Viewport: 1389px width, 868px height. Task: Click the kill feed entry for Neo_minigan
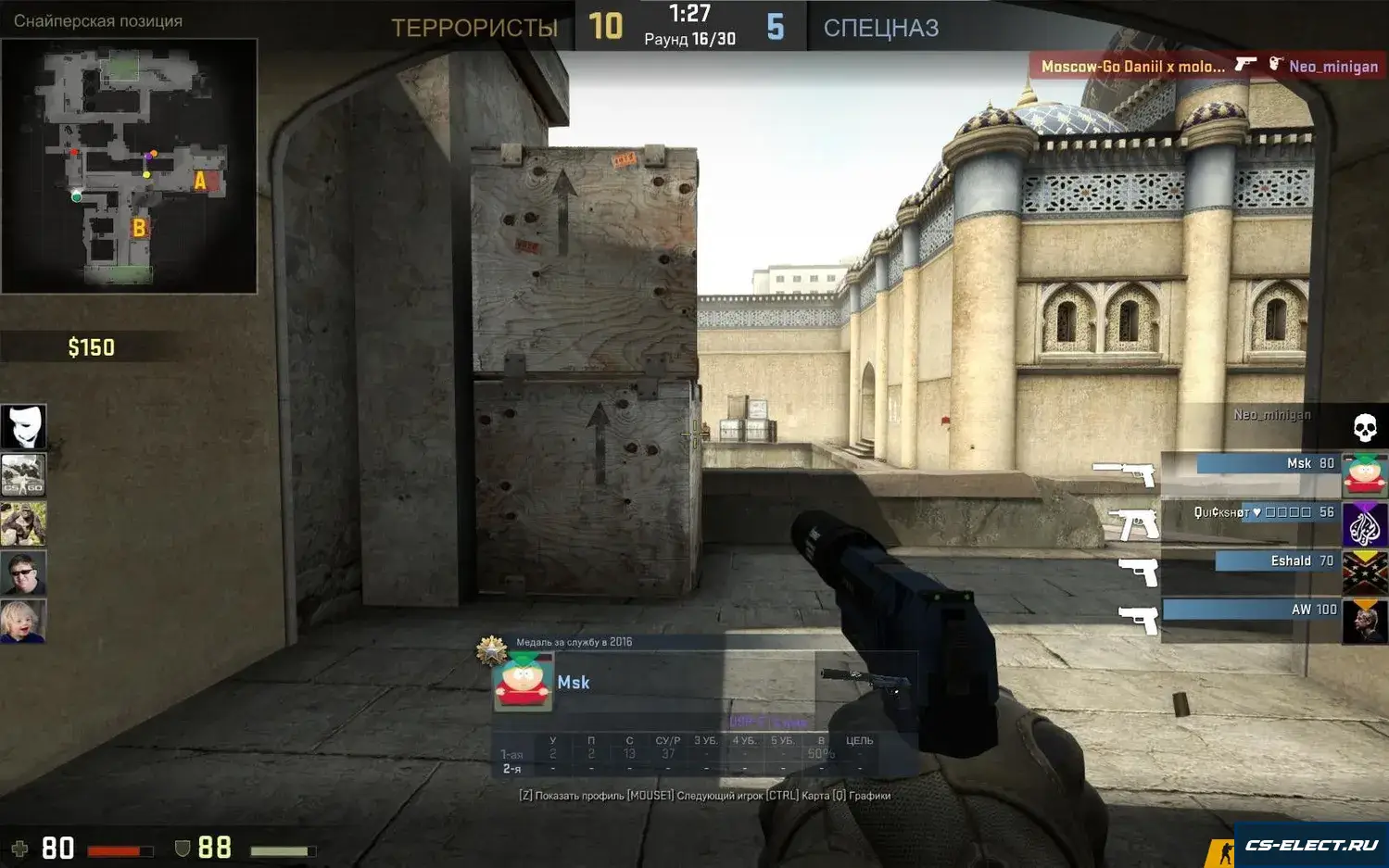[x=1208, y=66]
